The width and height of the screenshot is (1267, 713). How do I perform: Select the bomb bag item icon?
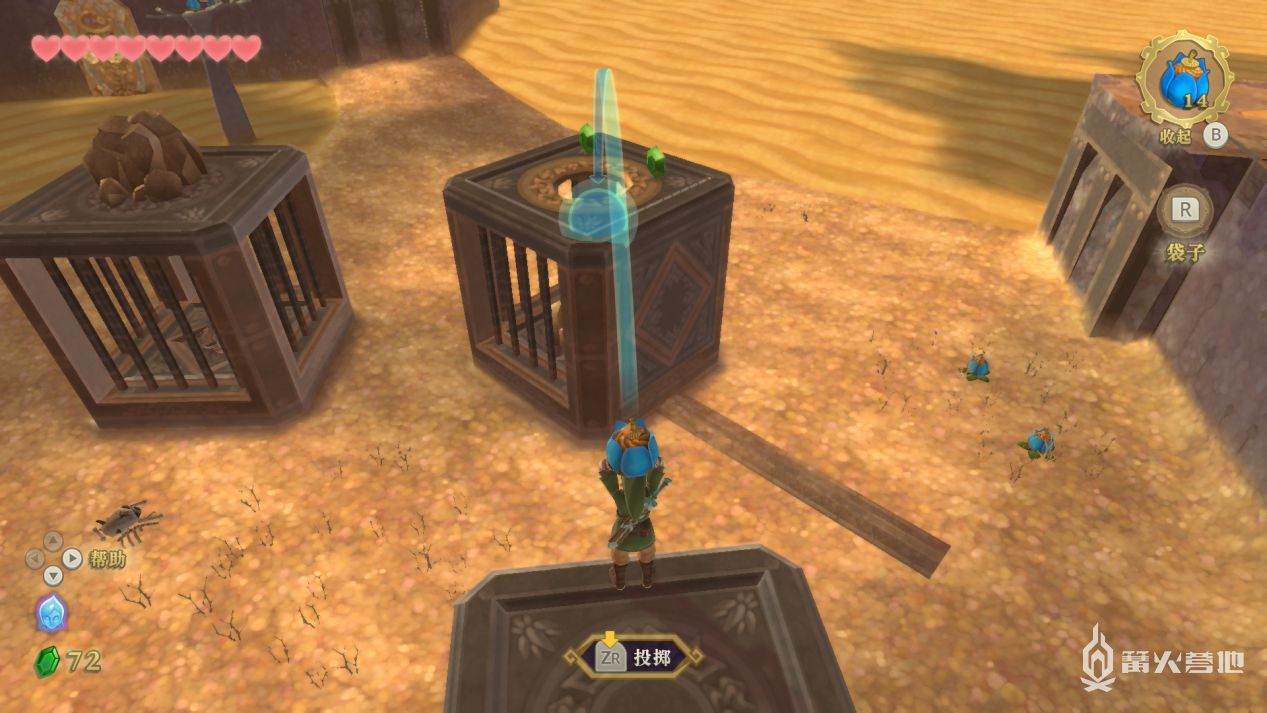coord(1185,79)
